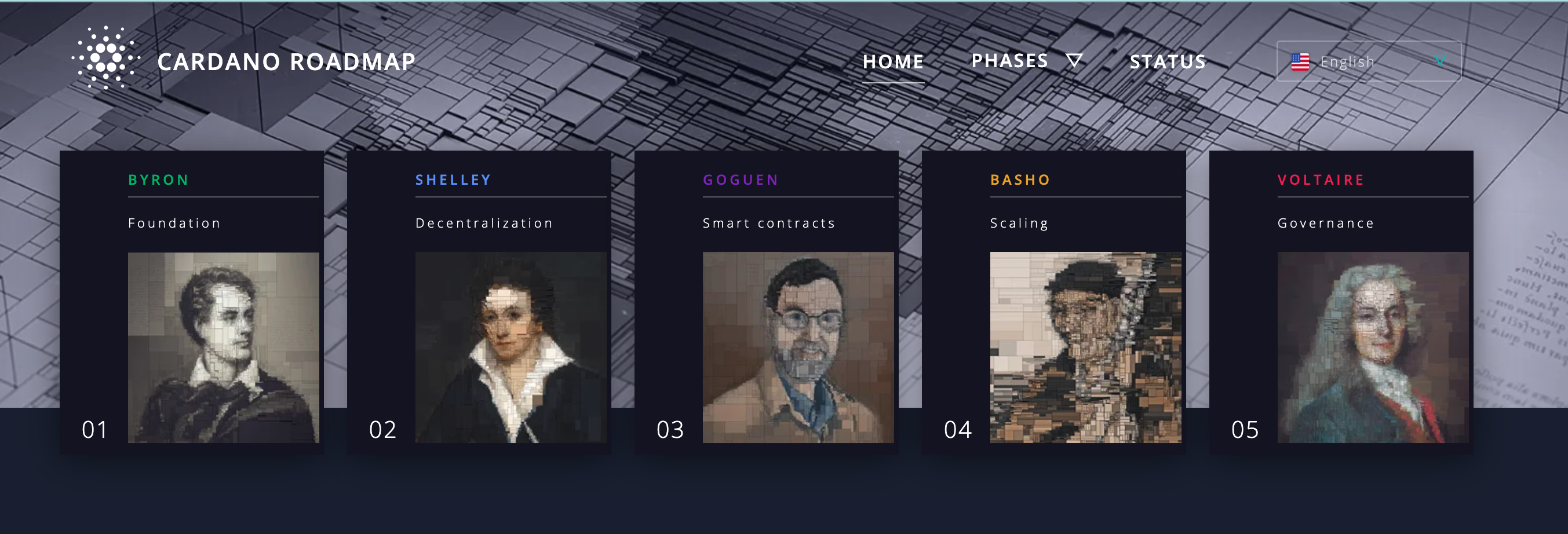
Task: Open the Status page
Action: click(1168, 62)
